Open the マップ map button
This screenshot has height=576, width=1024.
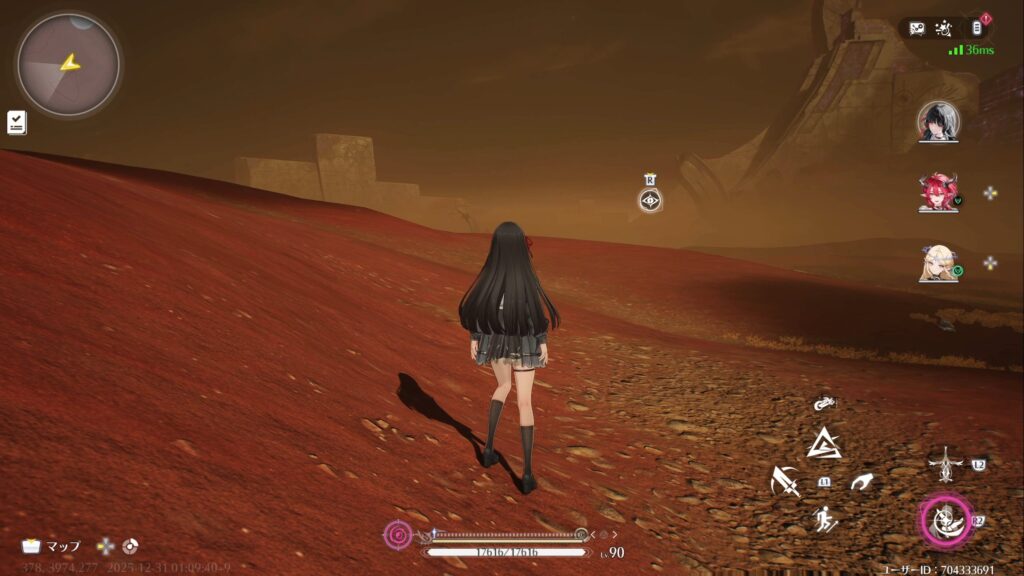pos(52,546)
